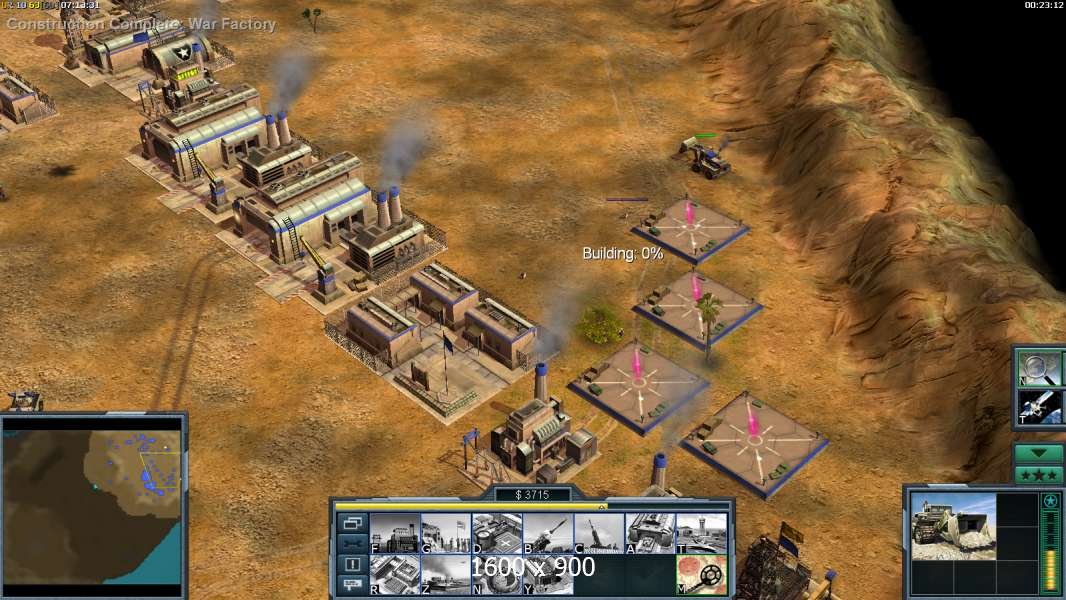Toggle the overlapping windows button on command bar
This screenshot has width=1066, height=600.
pyautogui.click(x=352, y=522)
